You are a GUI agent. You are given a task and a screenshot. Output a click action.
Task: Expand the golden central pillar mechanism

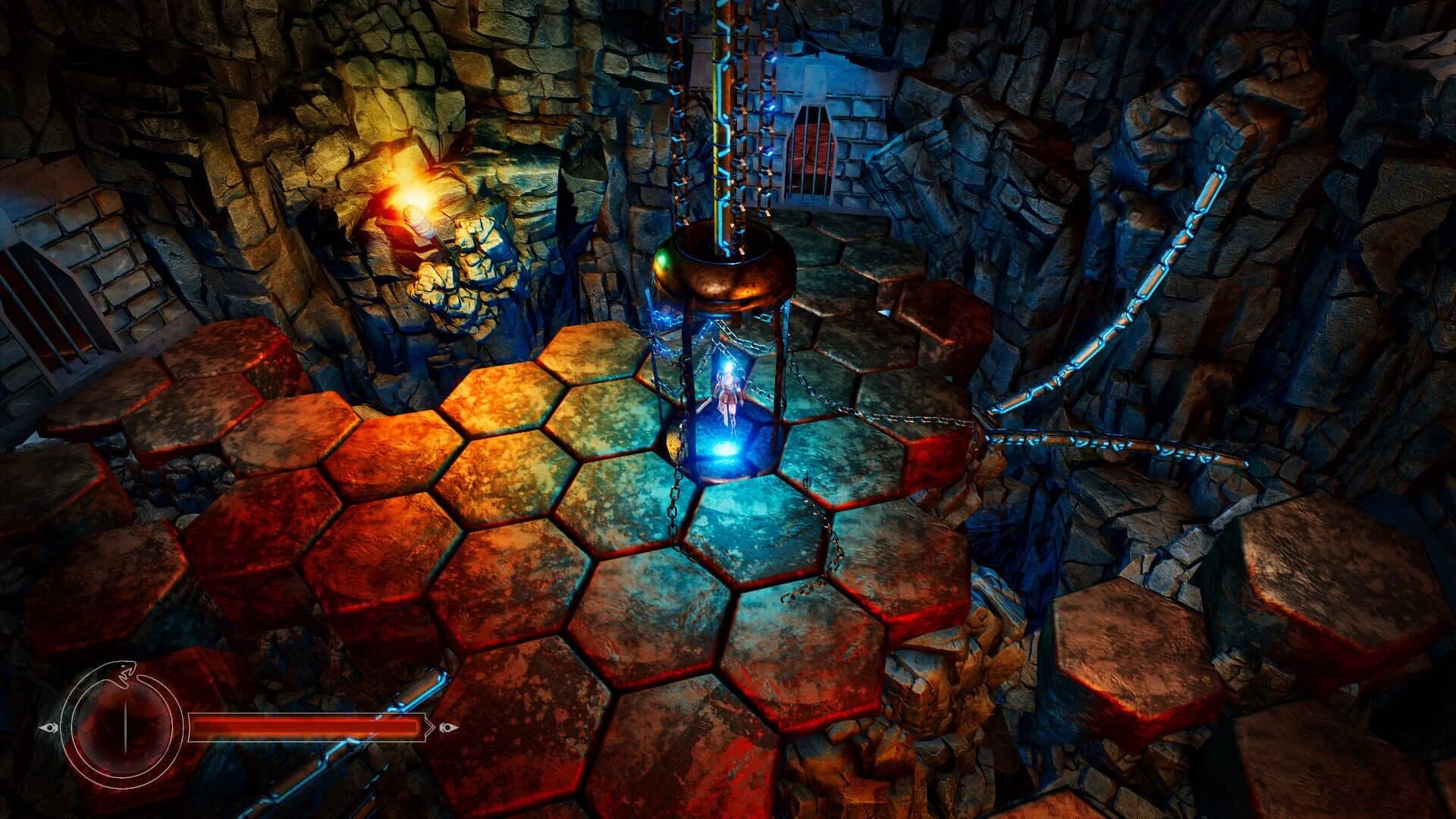[x=719, y=114]
